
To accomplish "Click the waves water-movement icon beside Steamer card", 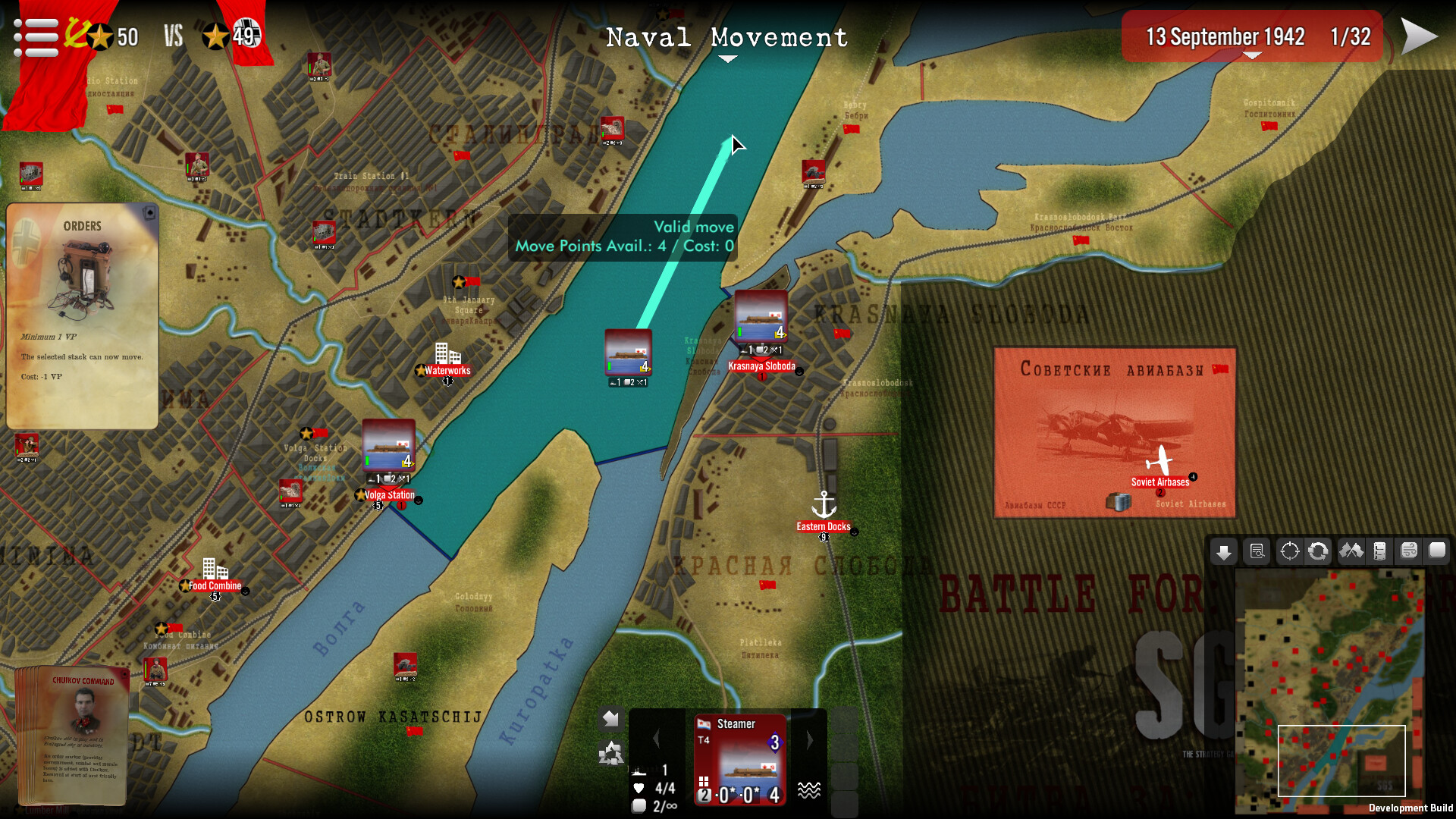I will (x=811, y=789).
